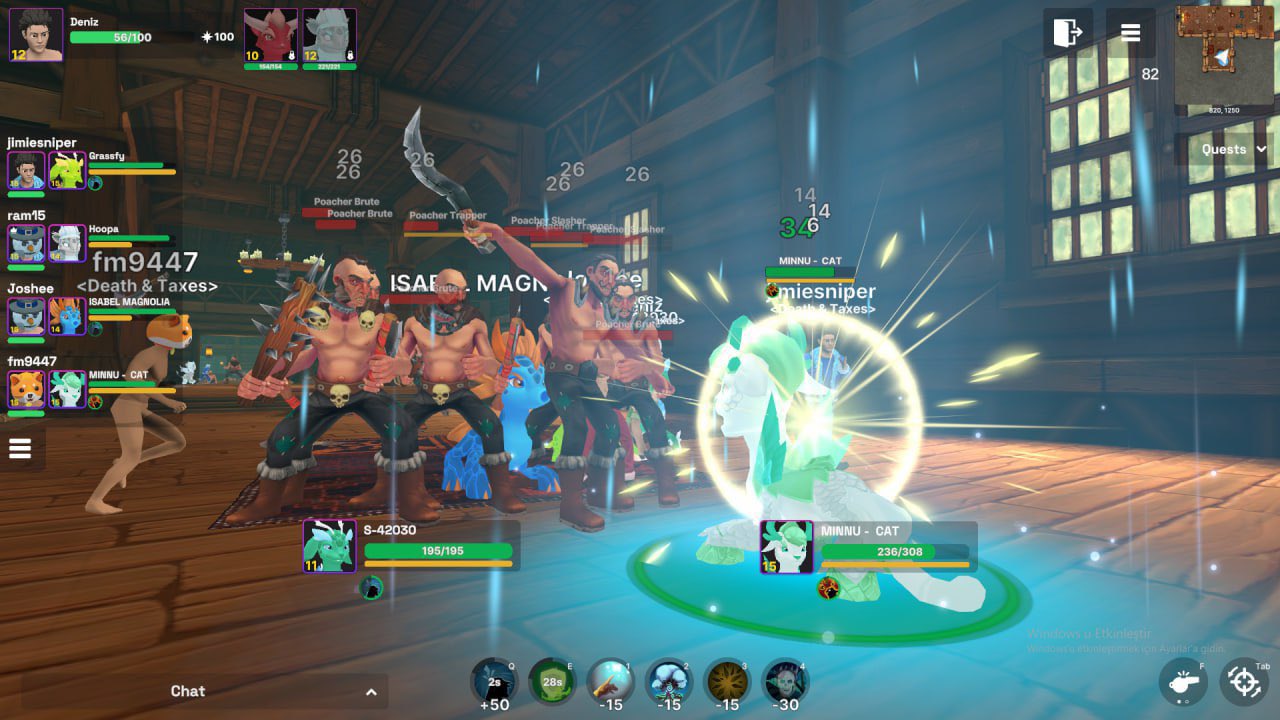Click Hoopa's portrait under ram15
This screenshot has height=720, width=1280.
coord(67,244)
